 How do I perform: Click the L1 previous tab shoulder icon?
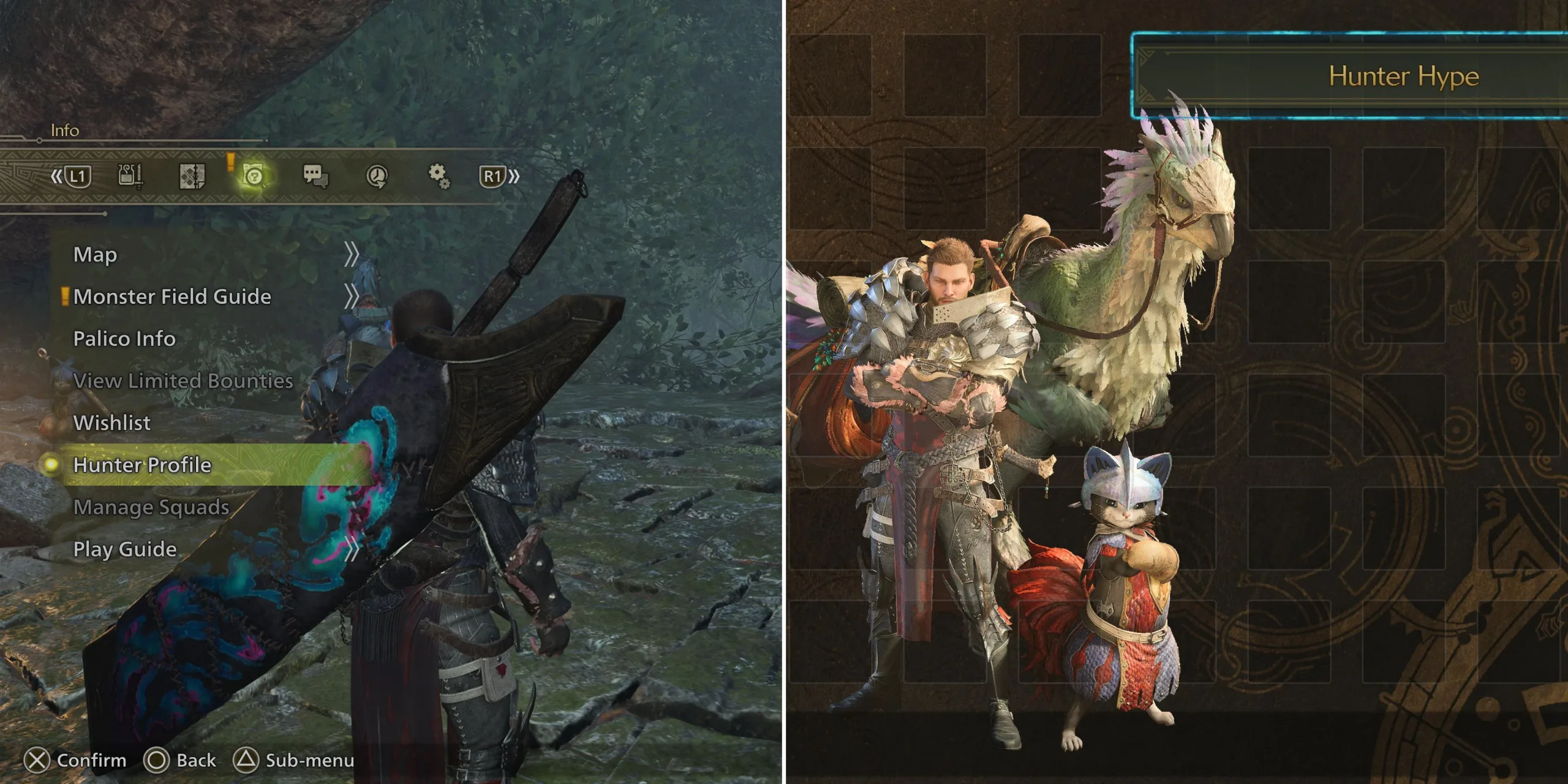point(78,176)
